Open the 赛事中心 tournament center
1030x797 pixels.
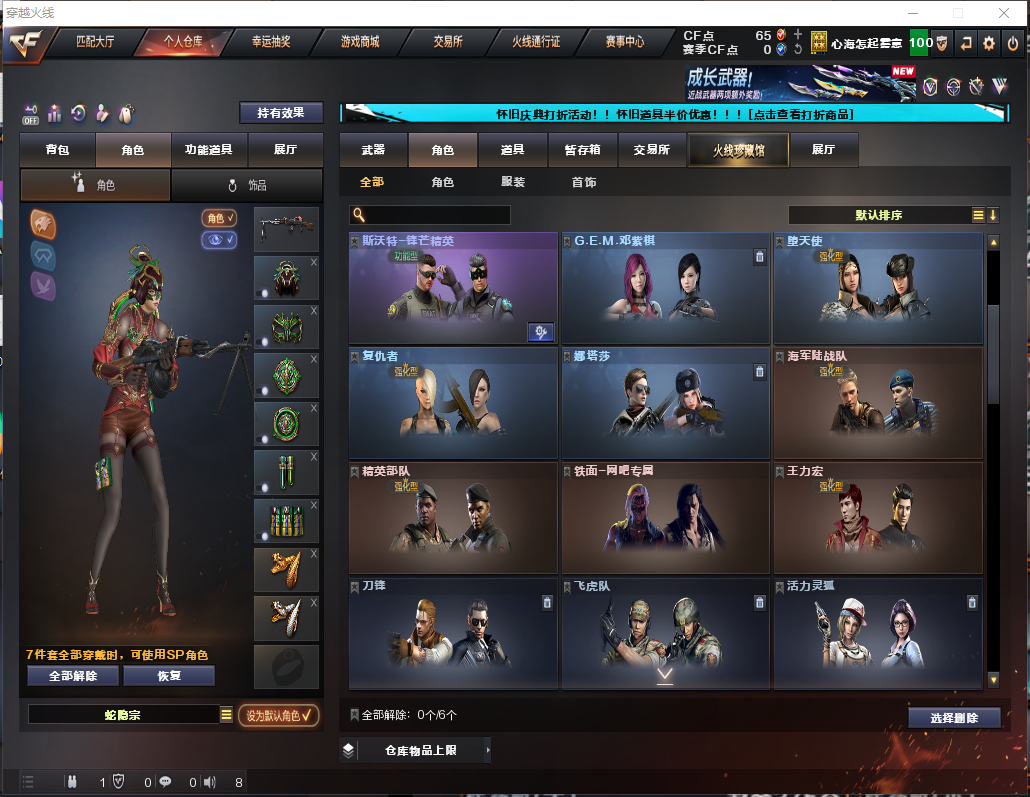coord(625,42)
